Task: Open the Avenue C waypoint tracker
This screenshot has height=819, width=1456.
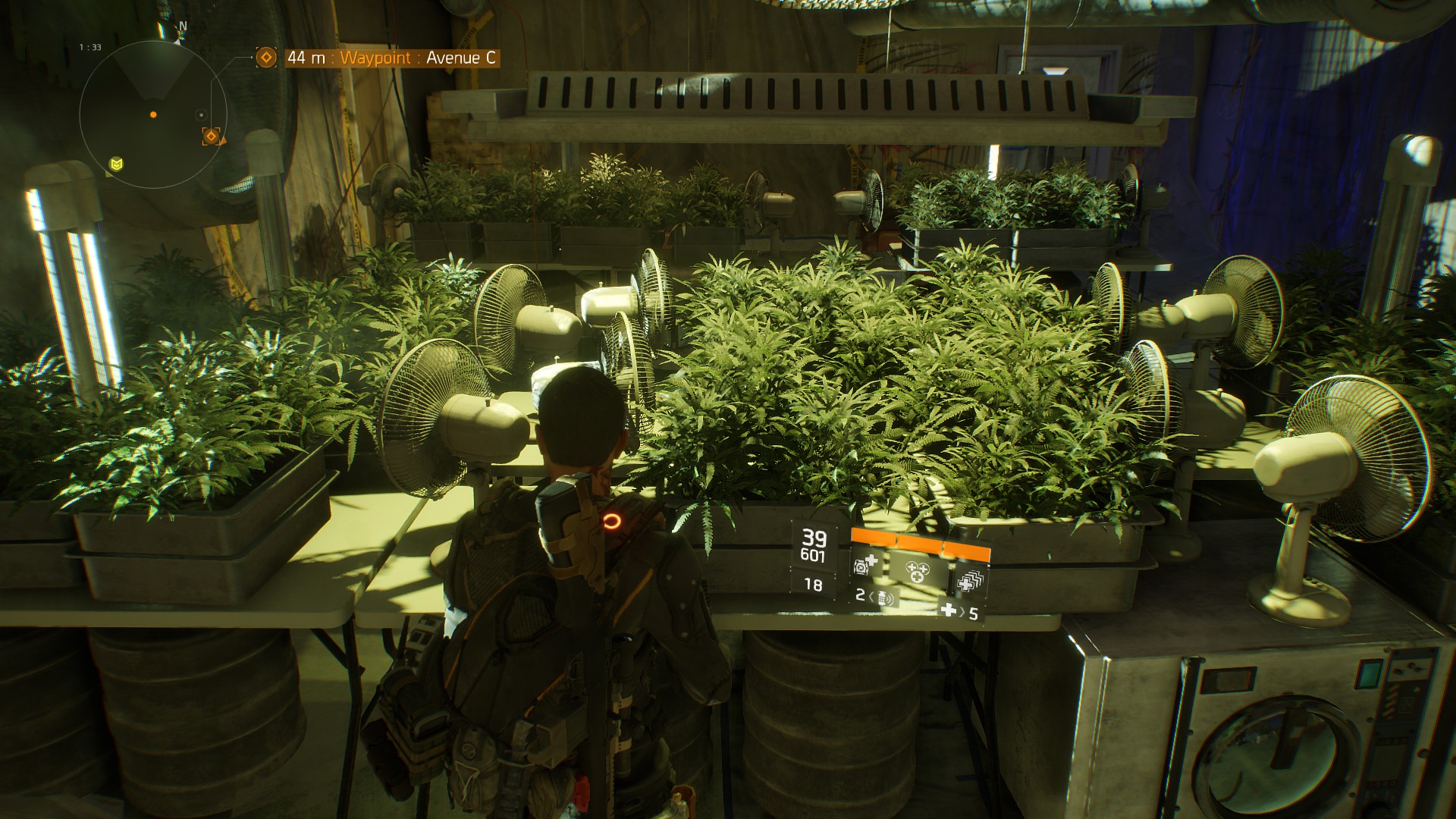Action: click(394, 58)
